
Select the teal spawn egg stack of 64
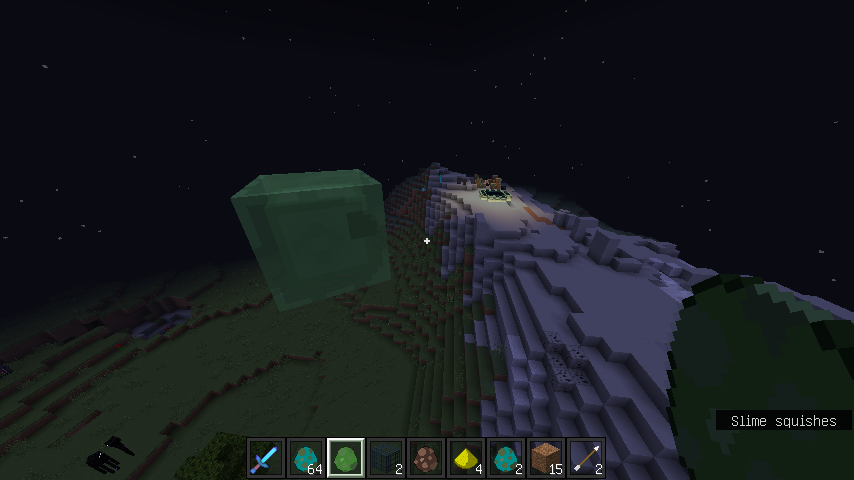point(306,458)
